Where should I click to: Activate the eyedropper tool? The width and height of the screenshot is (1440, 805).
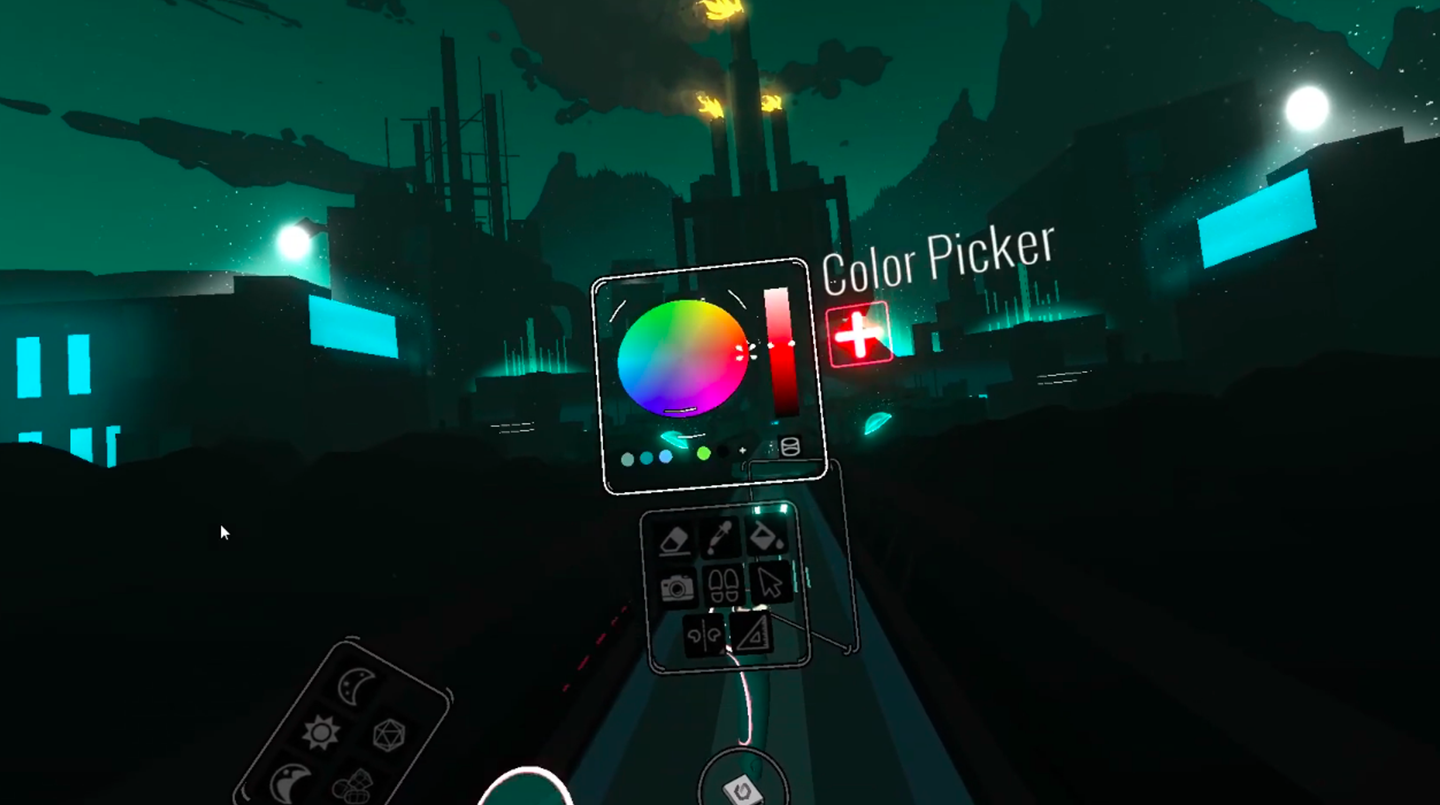tap(720, 537)
